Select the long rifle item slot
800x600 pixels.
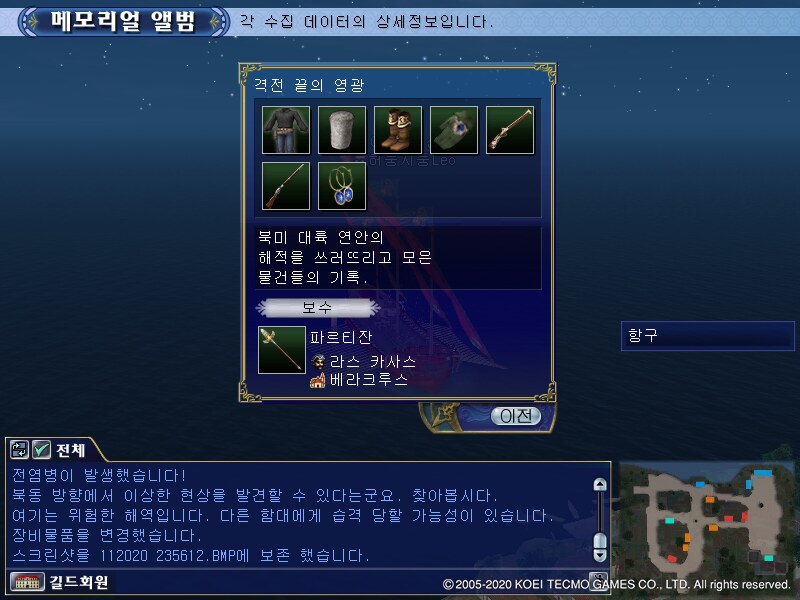pyautogui.click(x=286, y=186)
